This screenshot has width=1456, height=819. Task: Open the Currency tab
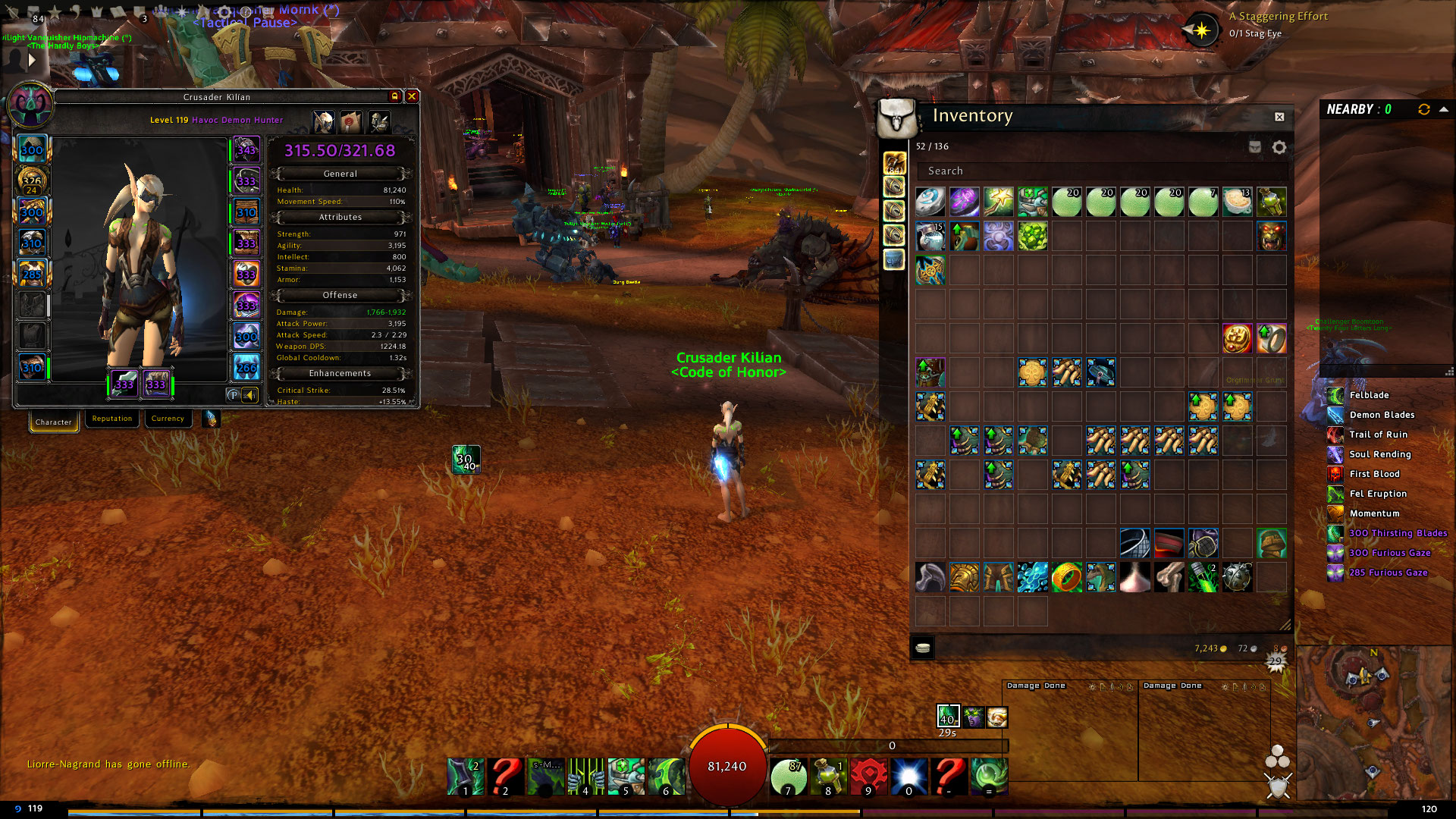pyautogui.click(x=168, y=419)
